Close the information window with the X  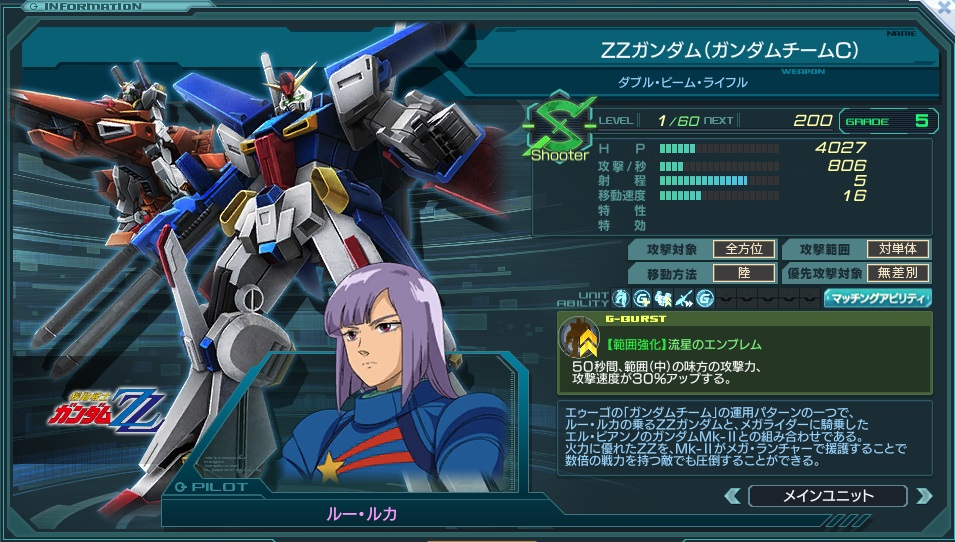[943, 5]
